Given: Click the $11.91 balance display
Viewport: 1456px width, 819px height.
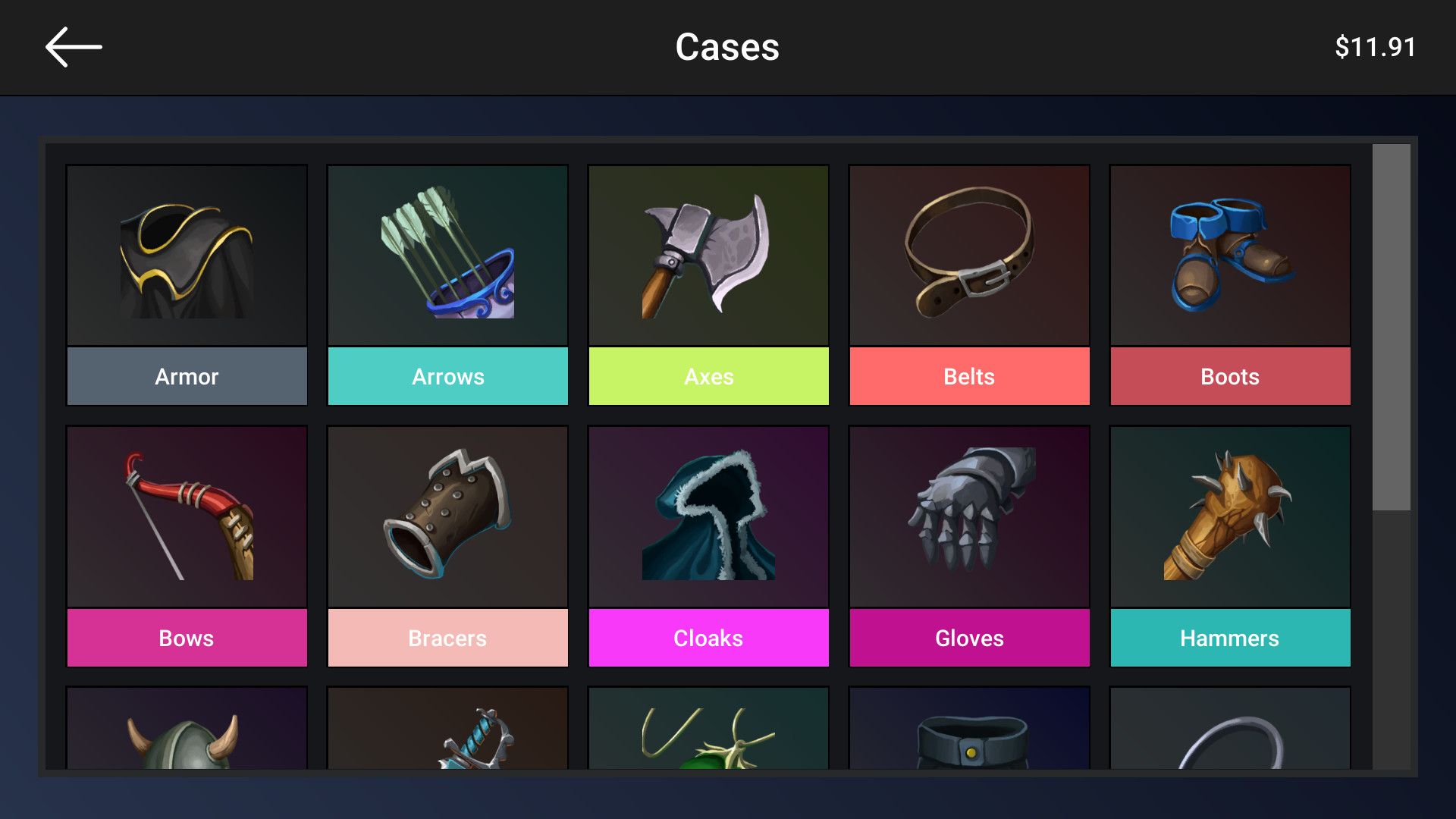Looking at the screenshot, I should tap(1376, 46).
